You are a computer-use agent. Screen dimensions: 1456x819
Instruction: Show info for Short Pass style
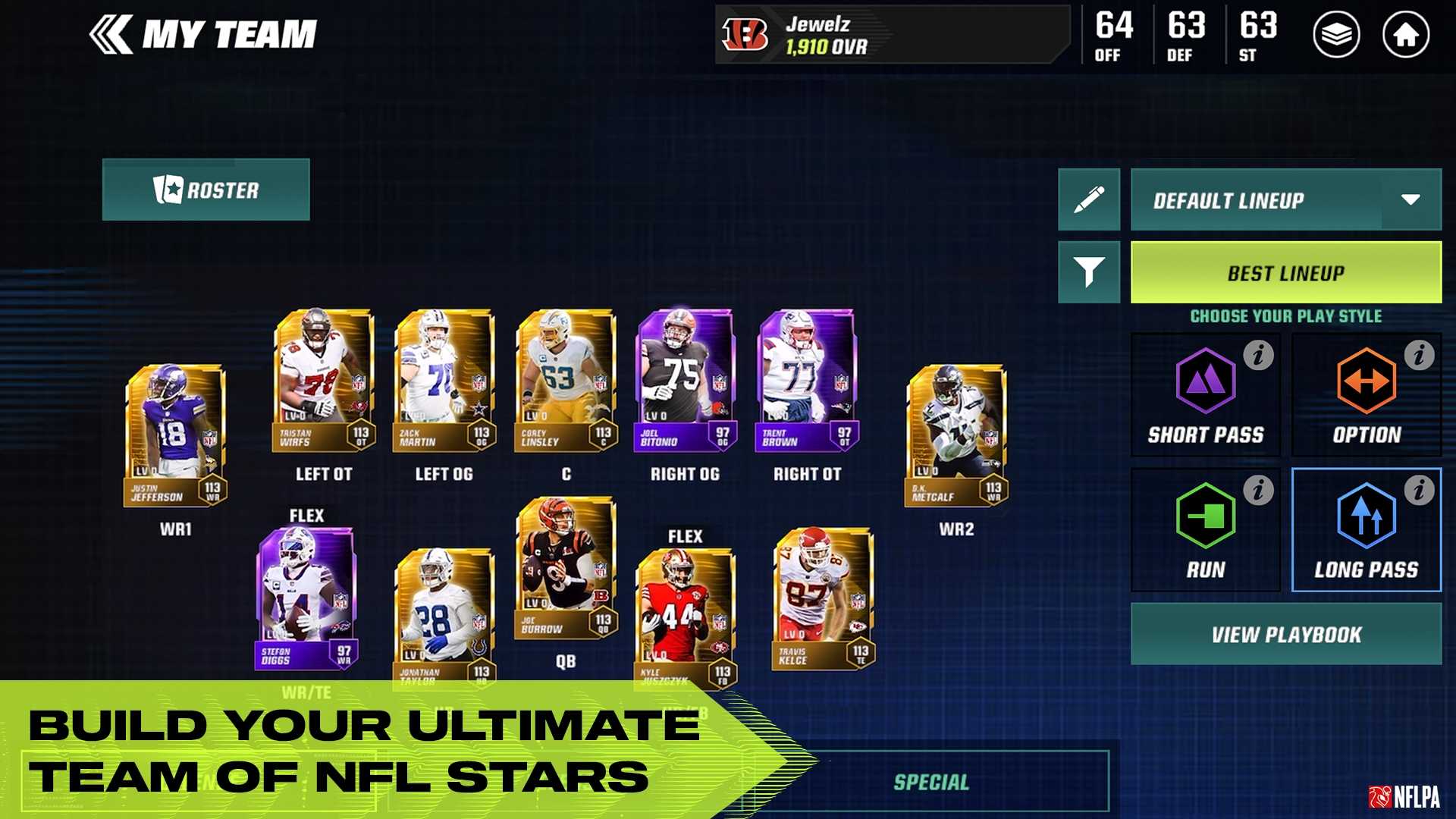[1258, 355]
